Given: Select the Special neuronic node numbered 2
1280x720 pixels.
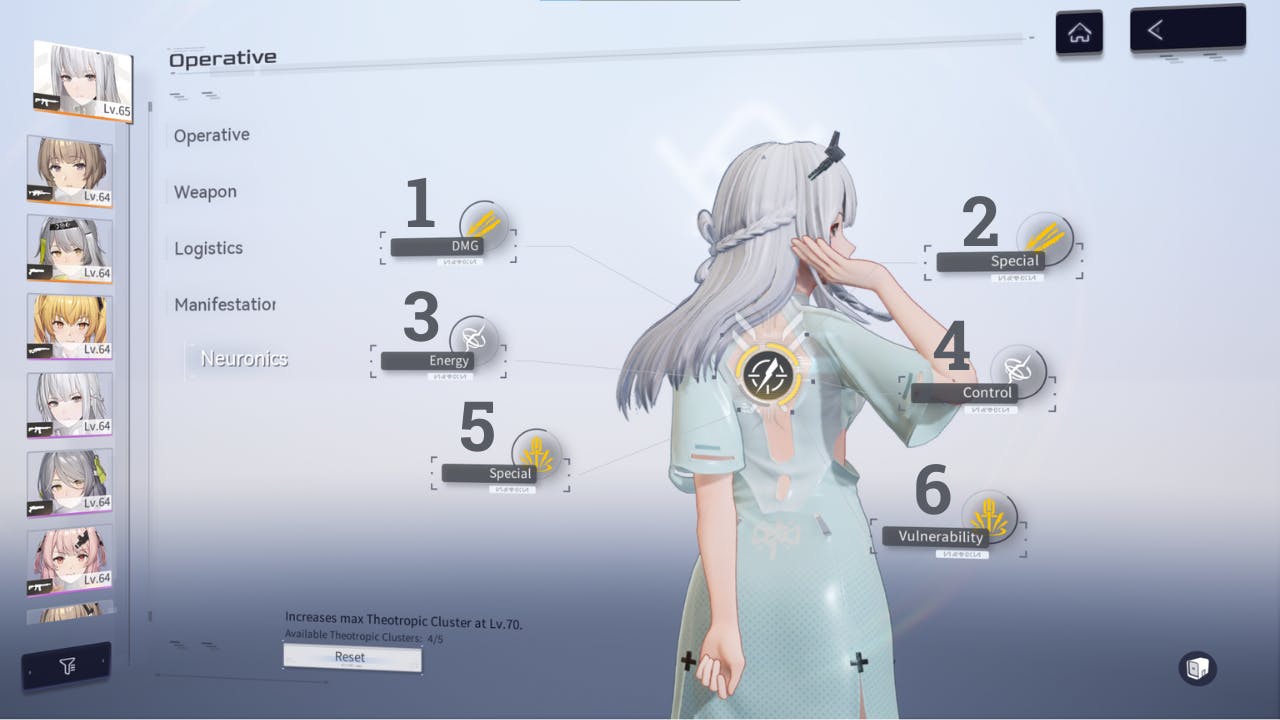Looking at the screenshot, I should [1046, 240].
